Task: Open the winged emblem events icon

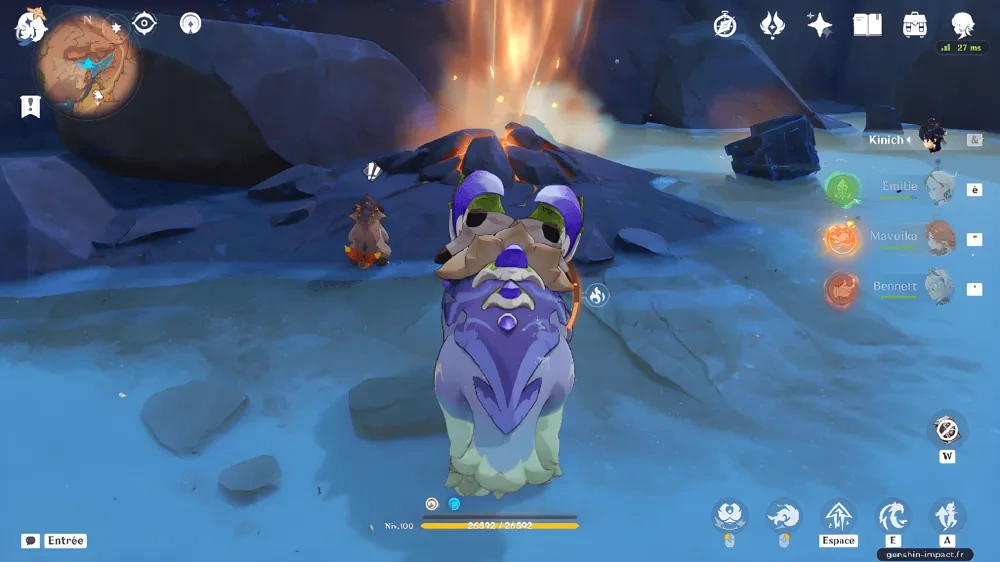Action: (772, 25)
